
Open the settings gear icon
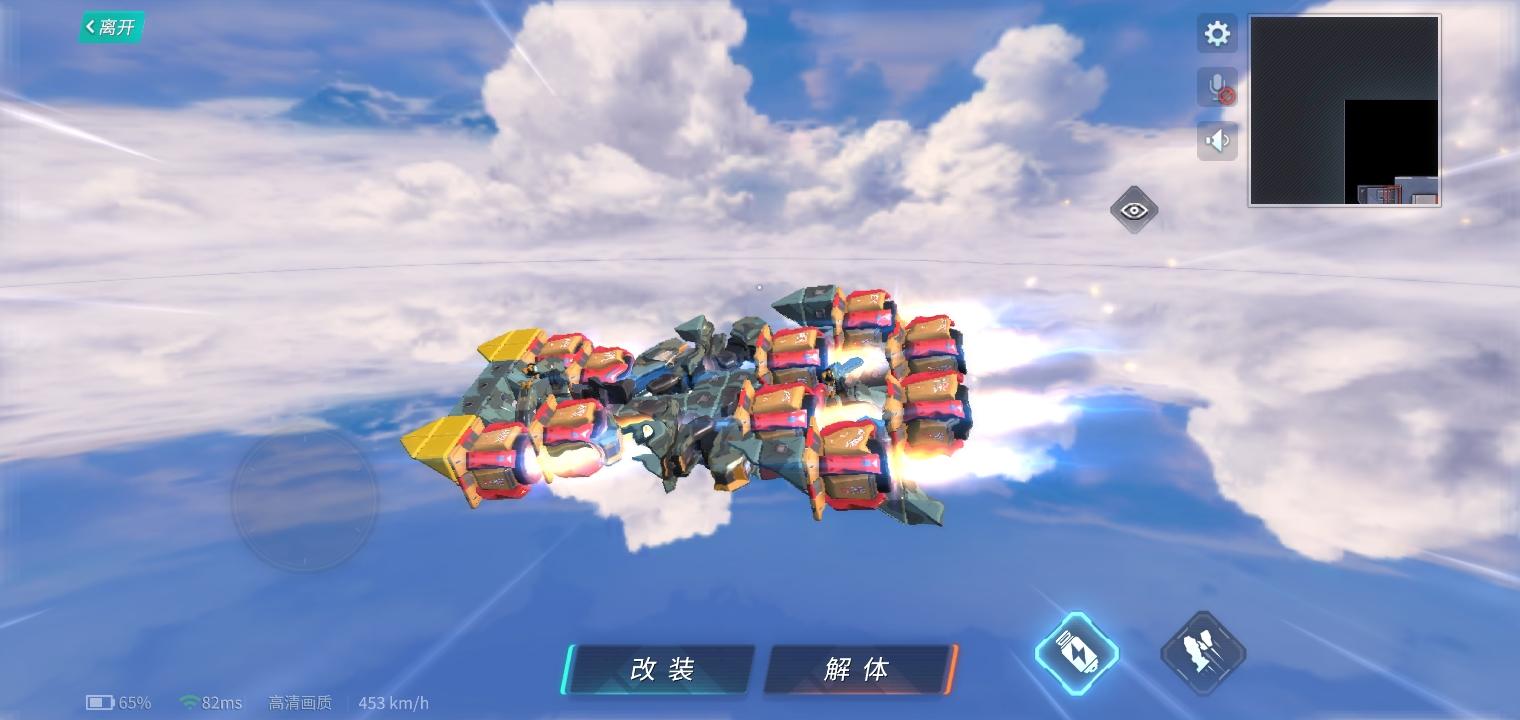coord(1217,33)
